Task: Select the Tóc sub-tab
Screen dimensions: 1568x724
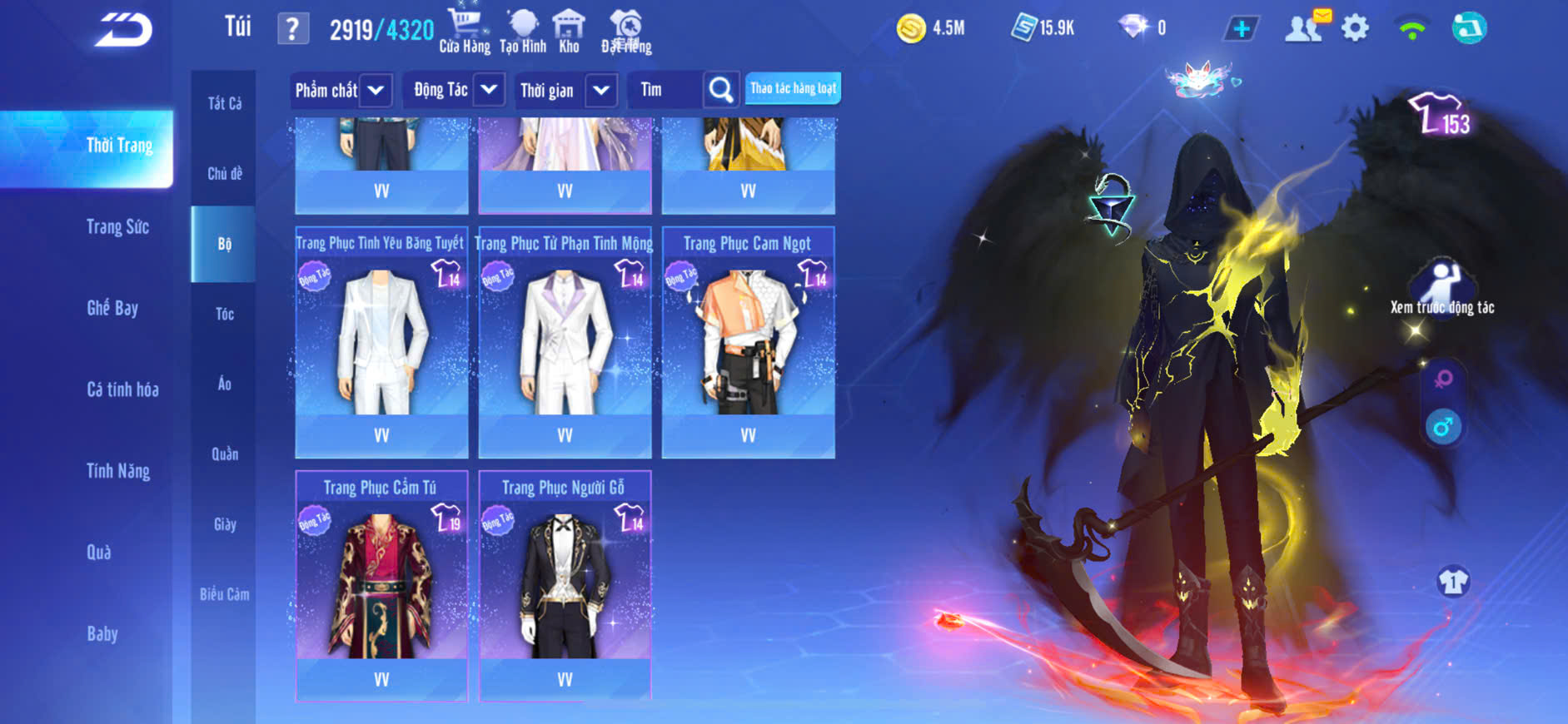Action: (224, 314)
